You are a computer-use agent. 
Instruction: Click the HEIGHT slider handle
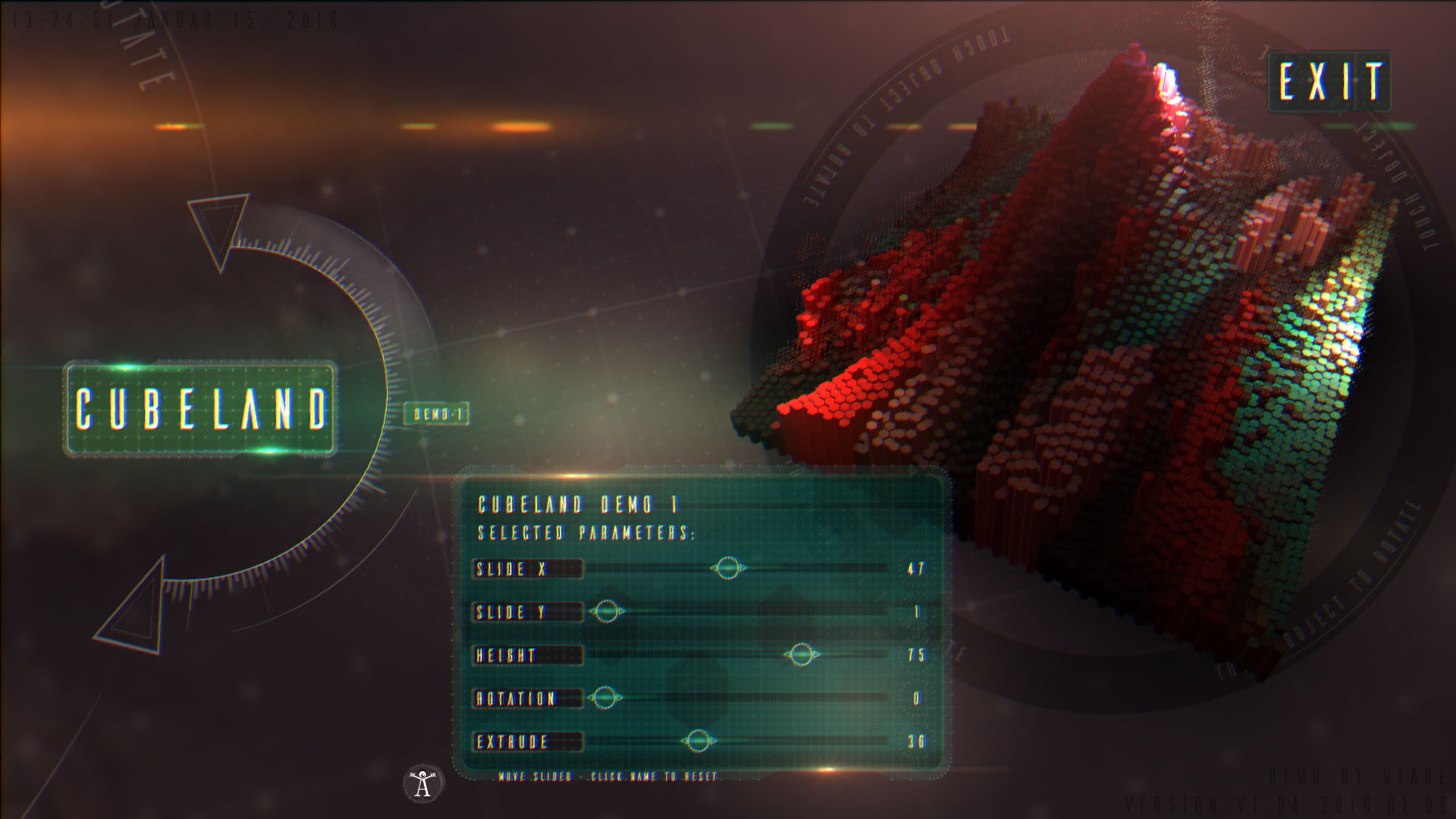(x=801, y=654)
